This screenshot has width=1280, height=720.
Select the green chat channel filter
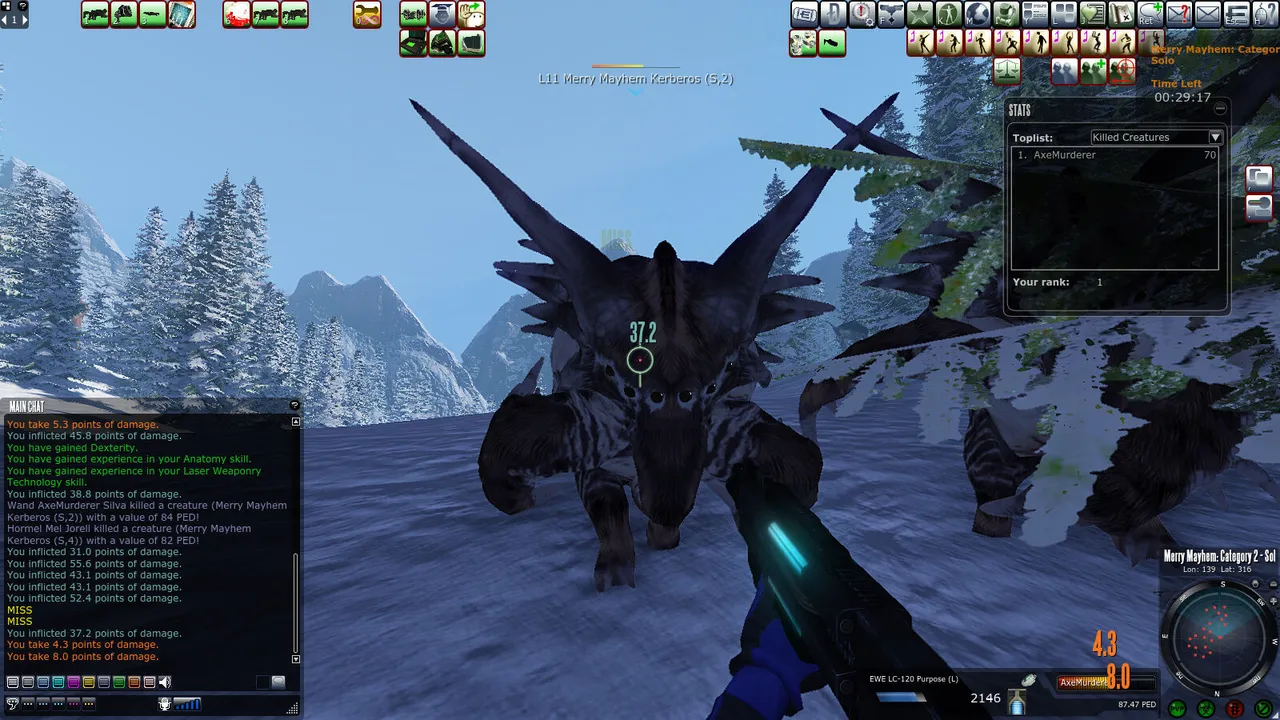click(x=119, y=682)
